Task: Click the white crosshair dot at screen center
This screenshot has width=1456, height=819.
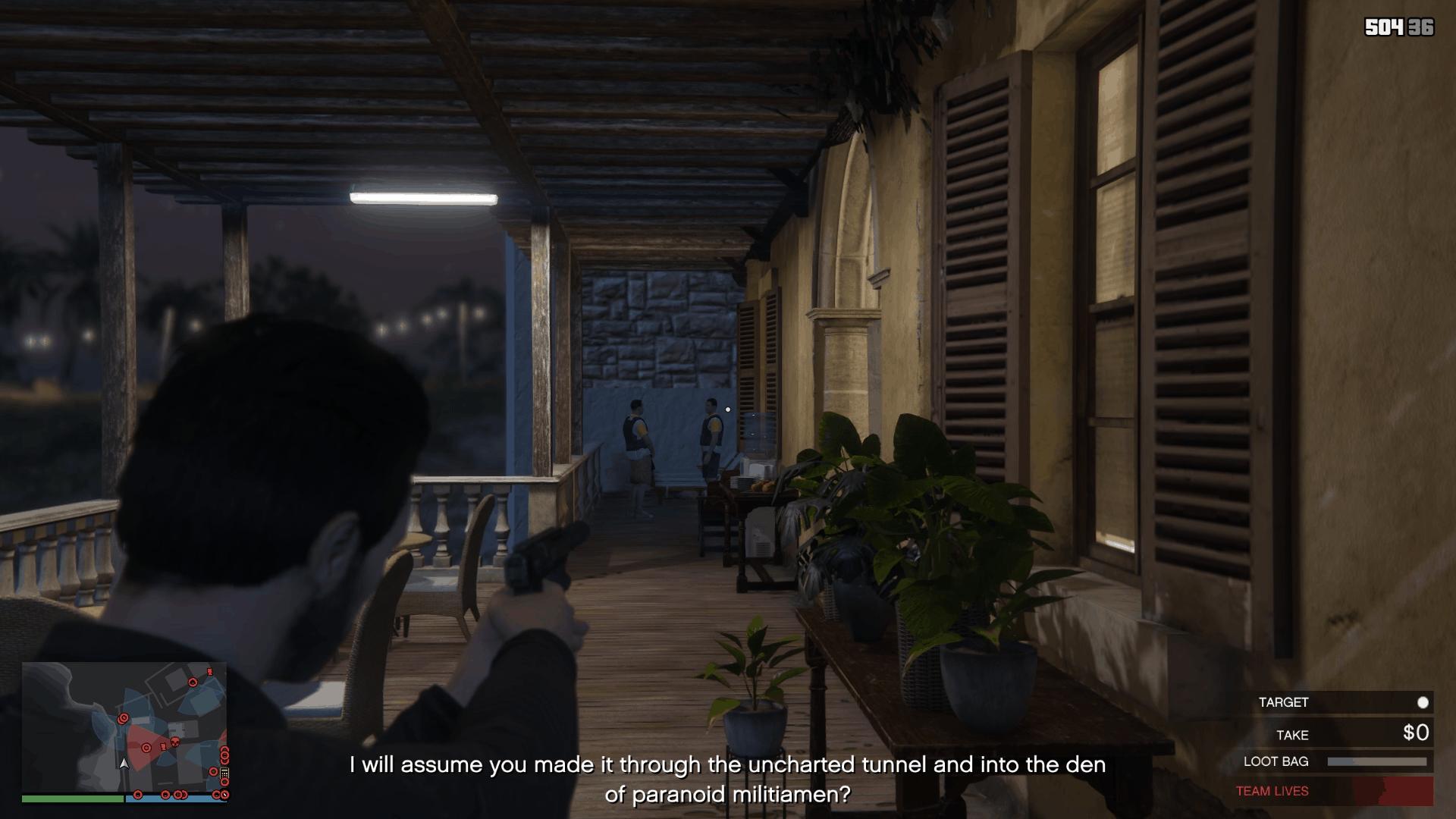Action: 729,409
